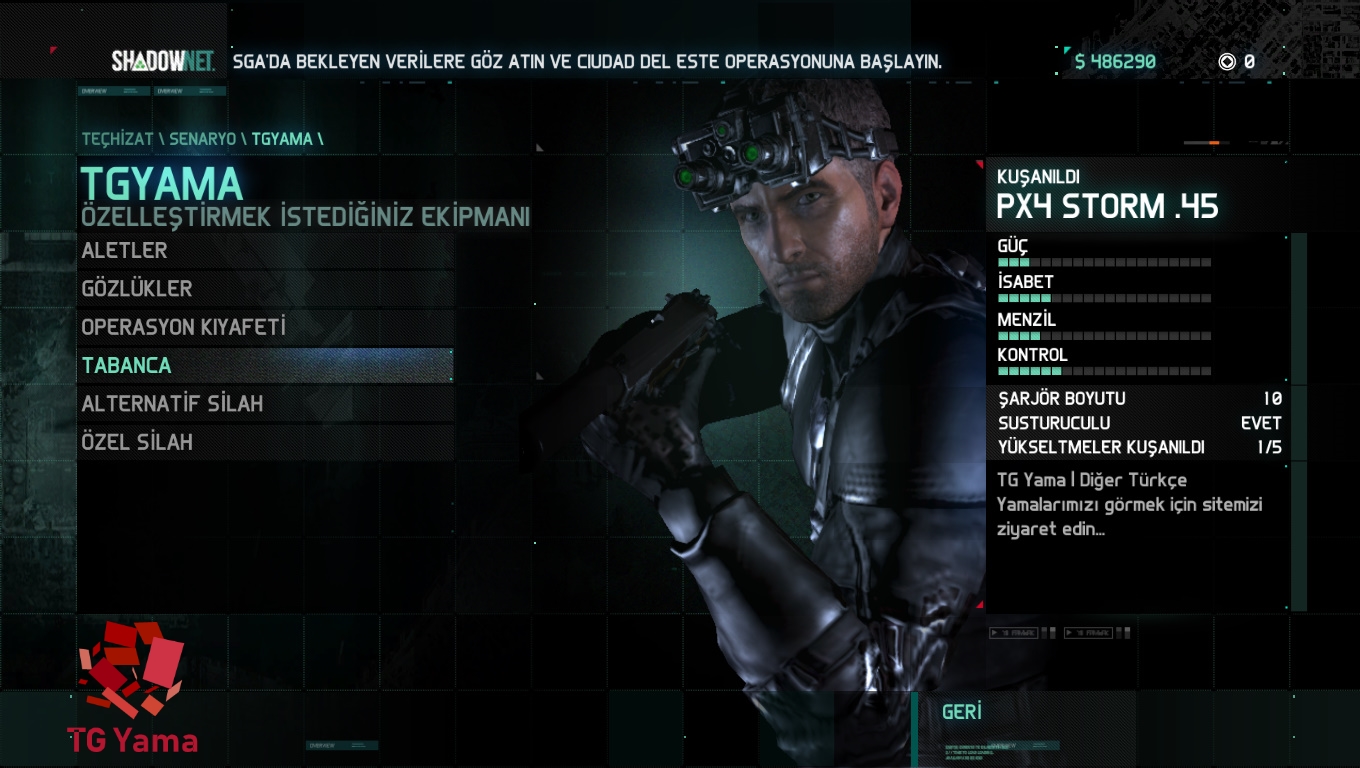
Task: Click the Geri back button
Action: tap(962, 712)
